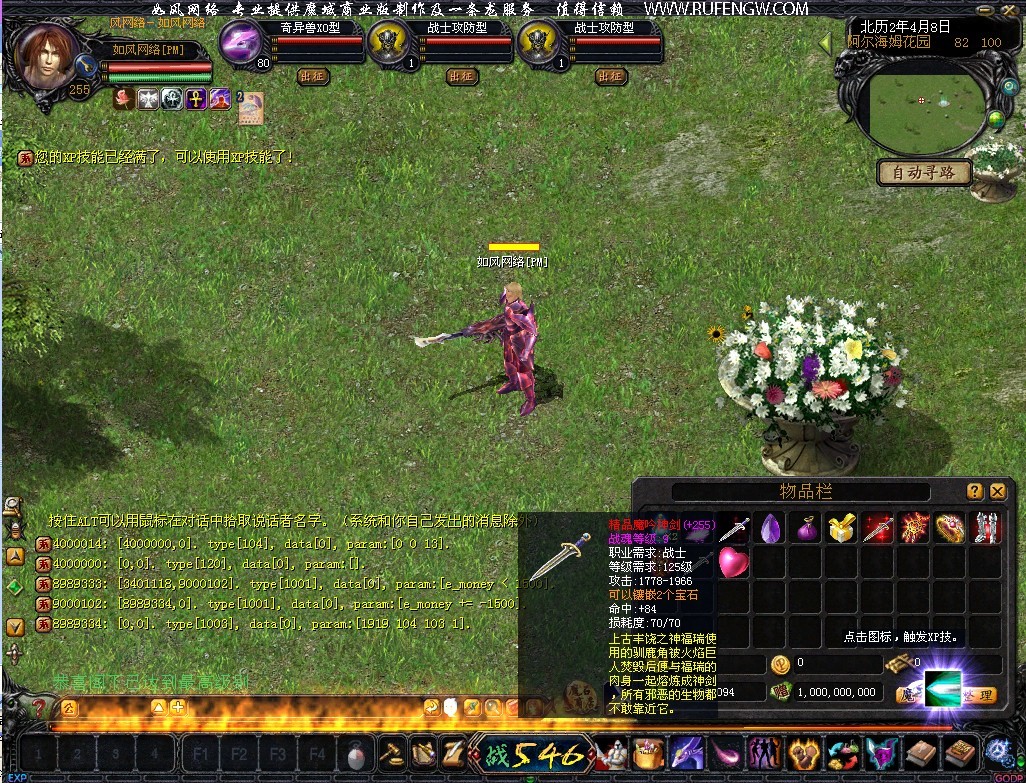Select the gold ruby ring item
The width and height of the screenshot is (1026, 783).
pyautogui.click(x=950, y=527)
